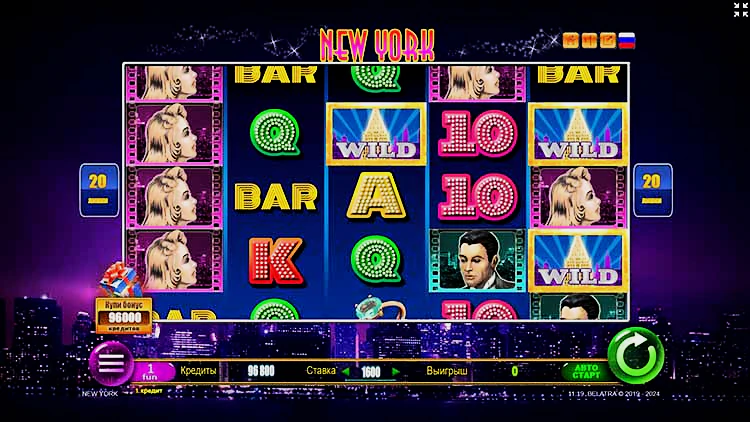Click the first orange icon beside the flag

click(571, 41)
